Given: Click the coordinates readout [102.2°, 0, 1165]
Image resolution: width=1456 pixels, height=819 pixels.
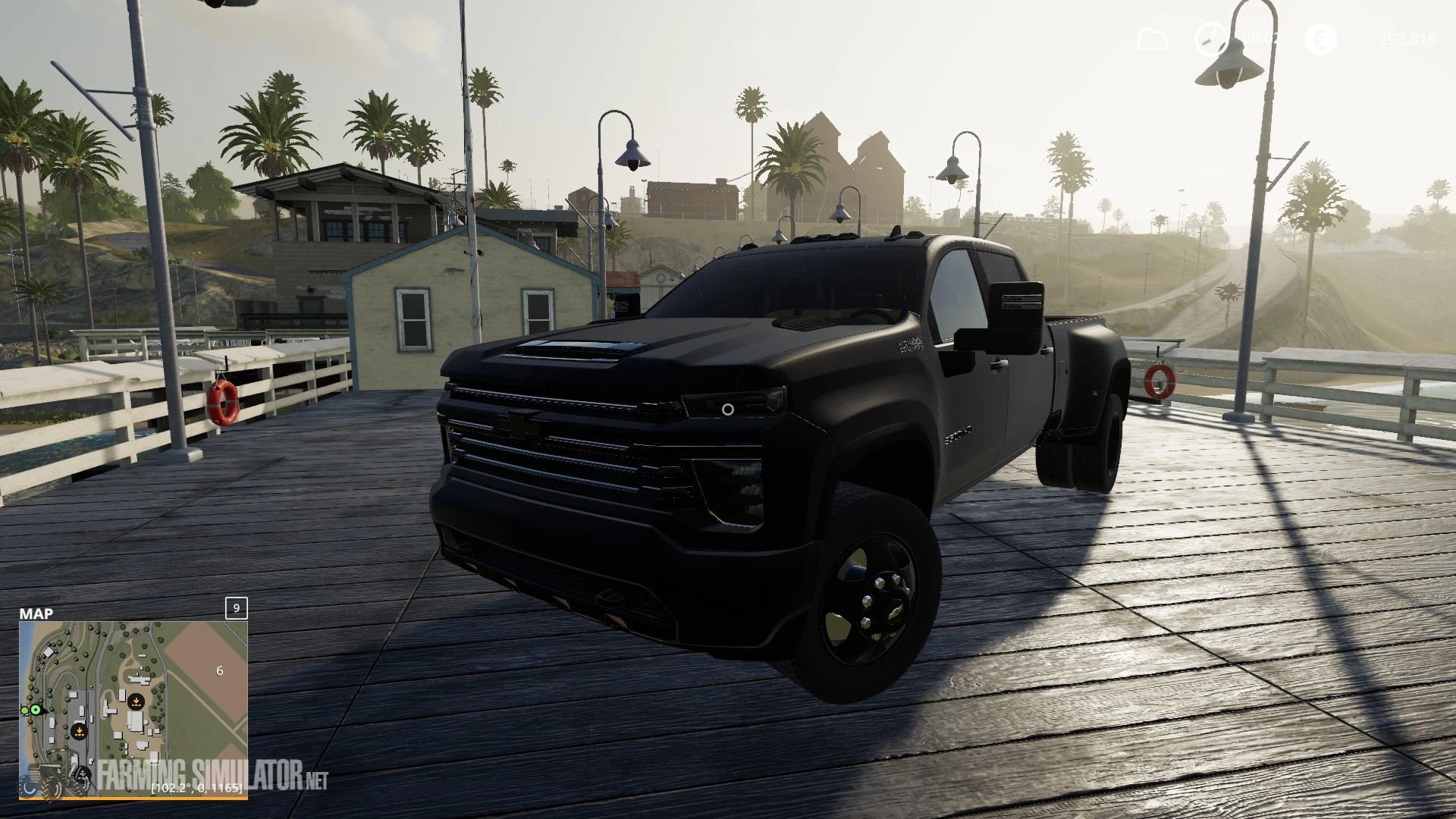Looking at the screenshot, I should (197, 789).
